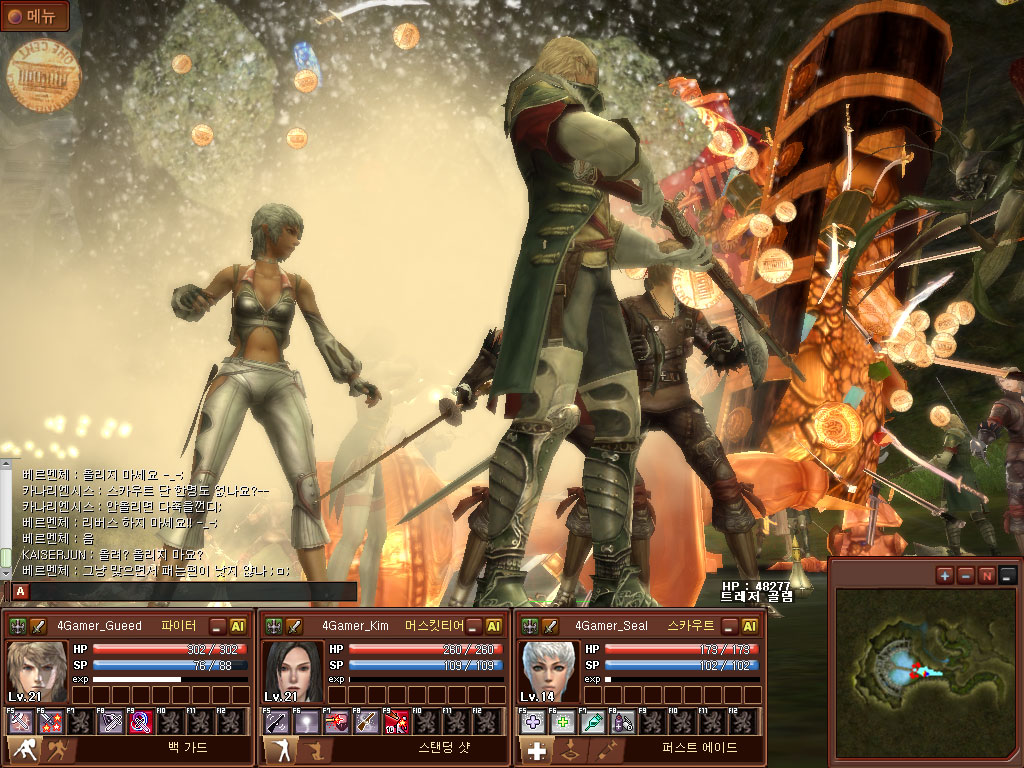Viewport: 1024px width, 768px height.
Task: Open 4Gamer_Seal's sword icon button
Action: (550, 626)
